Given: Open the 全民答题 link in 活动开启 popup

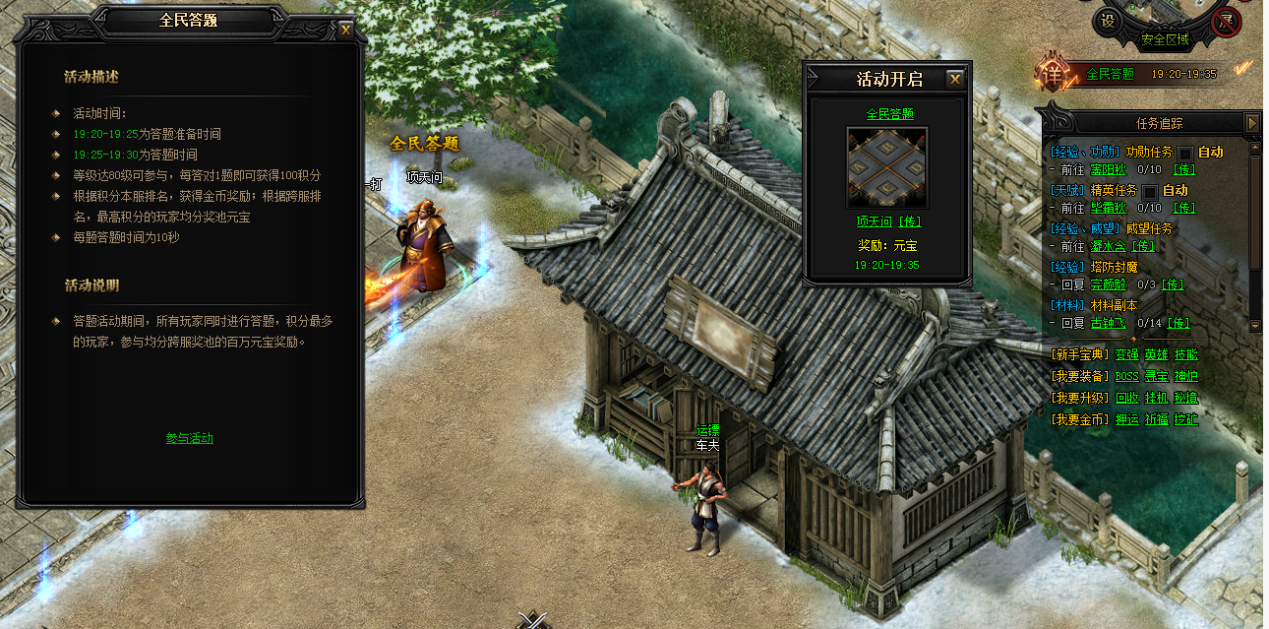Looking at the screenshot, I should [x=889, y=114].
